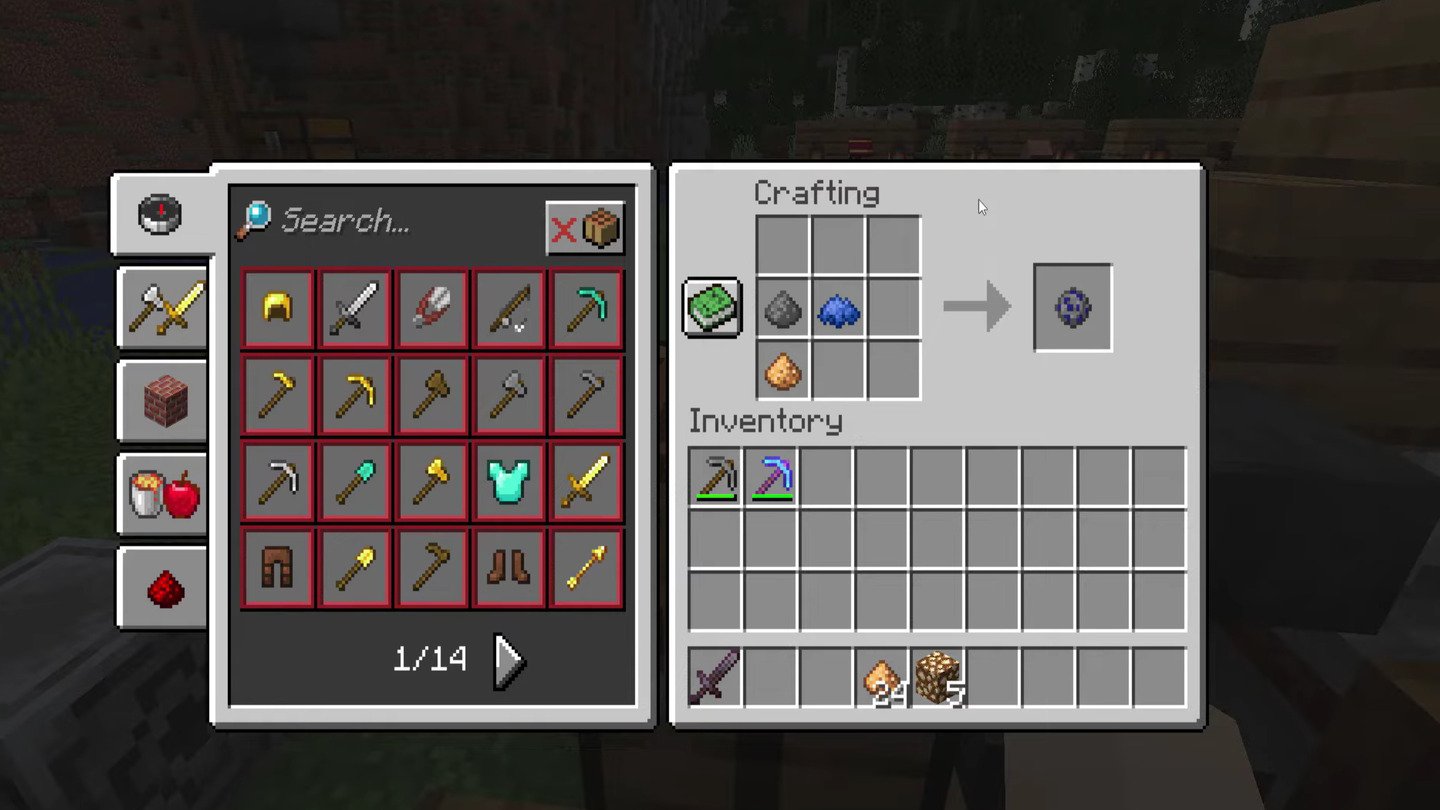Pick the fishing rod recipe
The image size is (1440, 810).
(510, 307)
